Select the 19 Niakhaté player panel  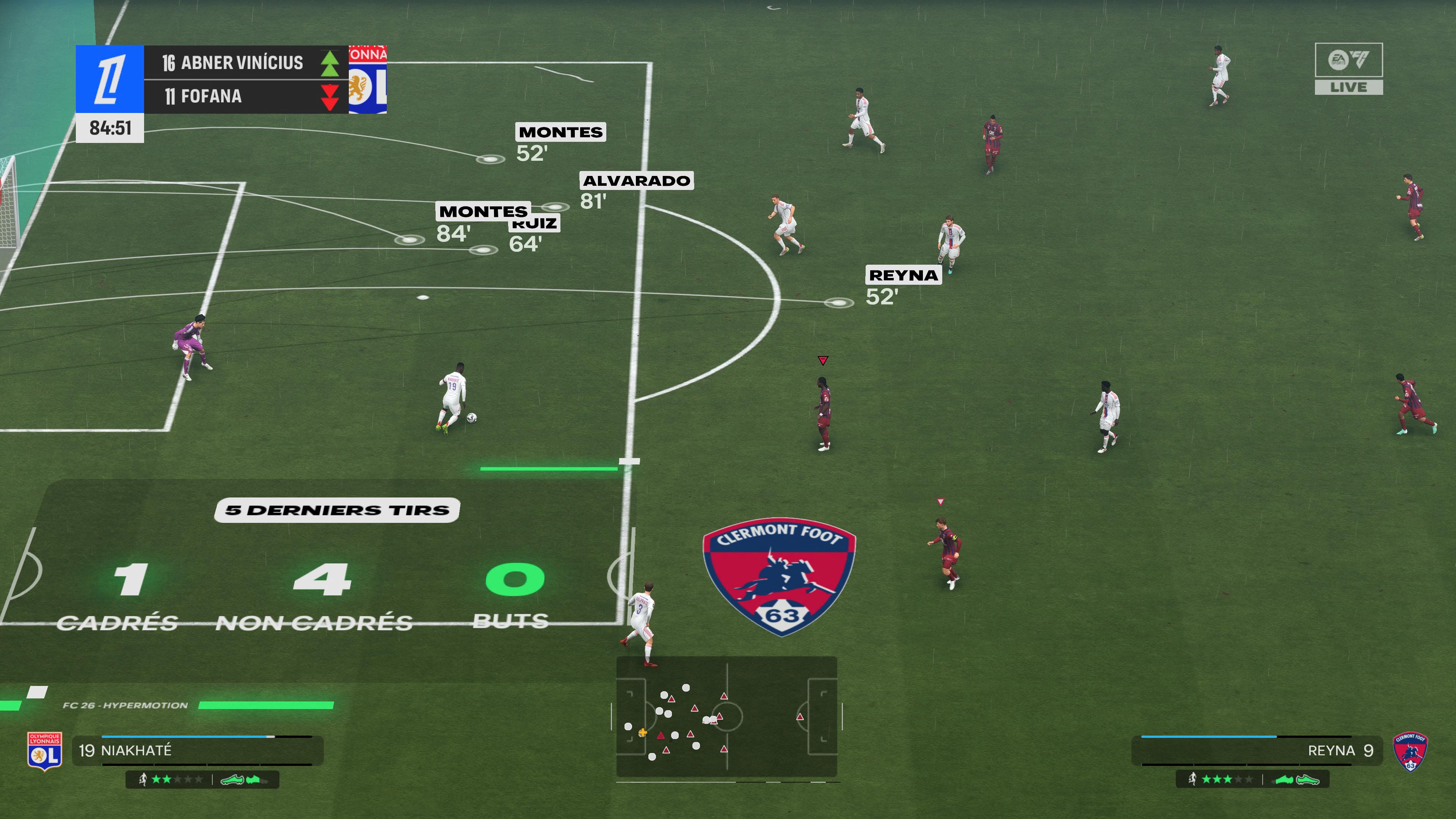pos(198,751)
